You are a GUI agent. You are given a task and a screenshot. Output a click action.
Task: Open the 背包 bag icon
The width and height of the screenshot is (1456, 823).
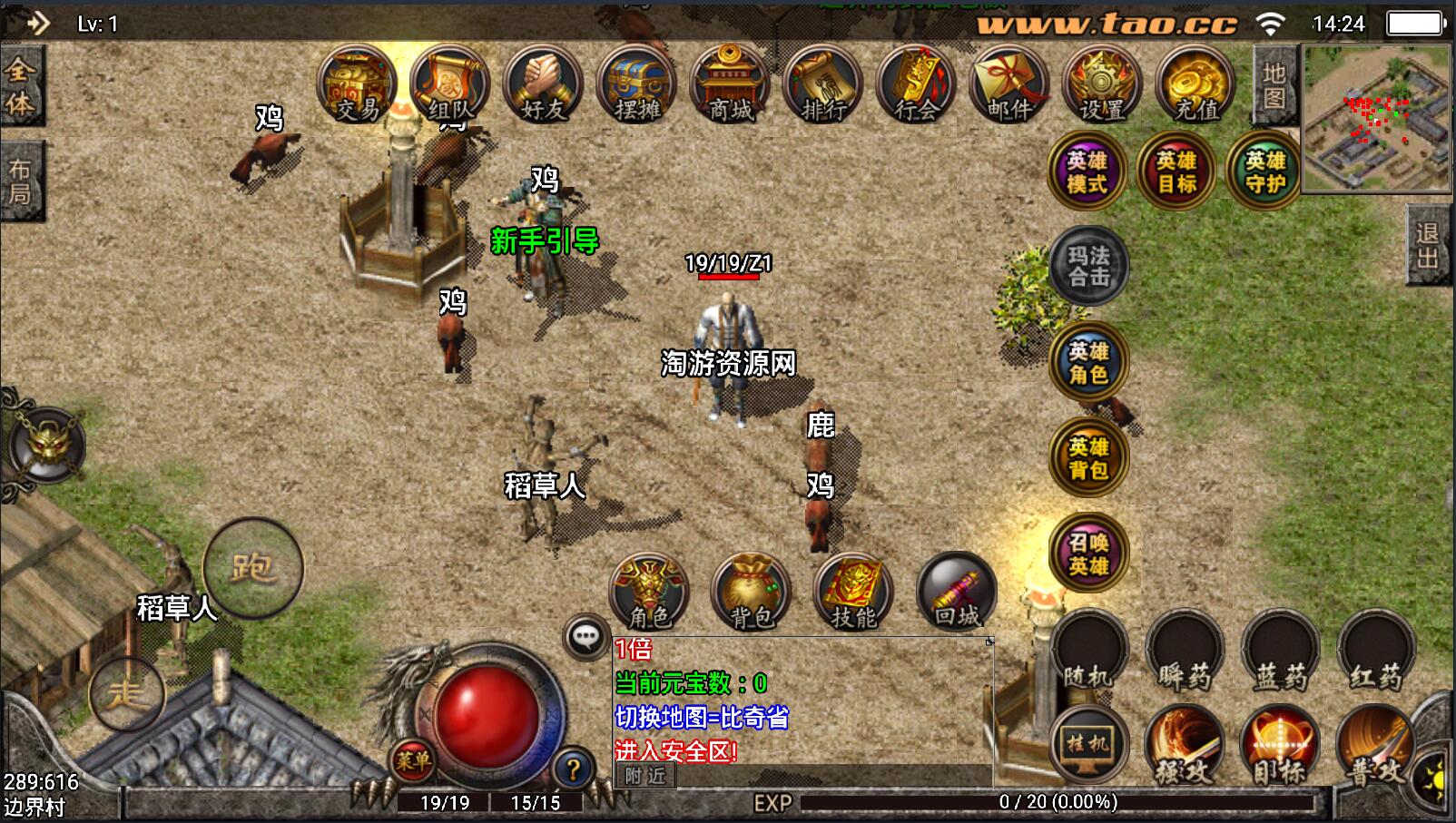[x=752, y=593]
